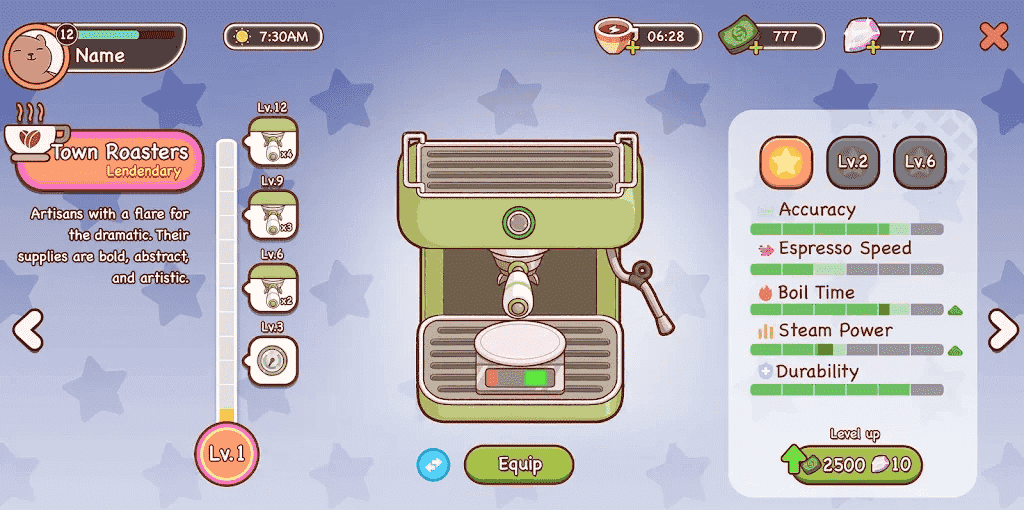1024x510 pixels.
Task: Select the Lv.3 gauge reward tile
Action: (x=272, y=359)
